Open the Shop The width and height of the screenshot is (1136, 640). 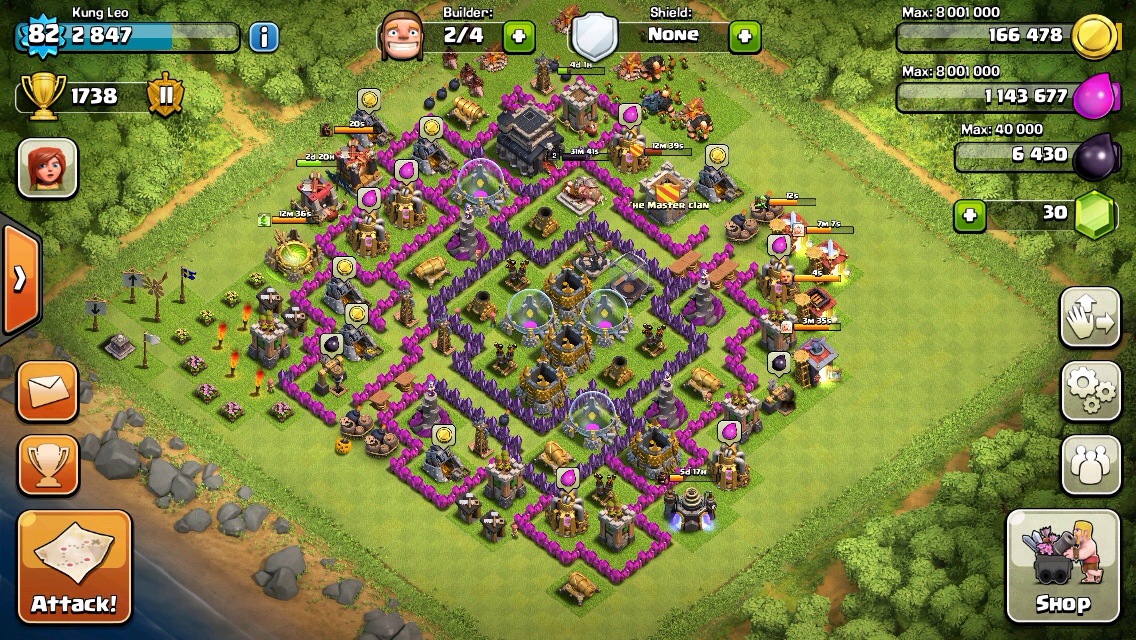point(1062,566)
